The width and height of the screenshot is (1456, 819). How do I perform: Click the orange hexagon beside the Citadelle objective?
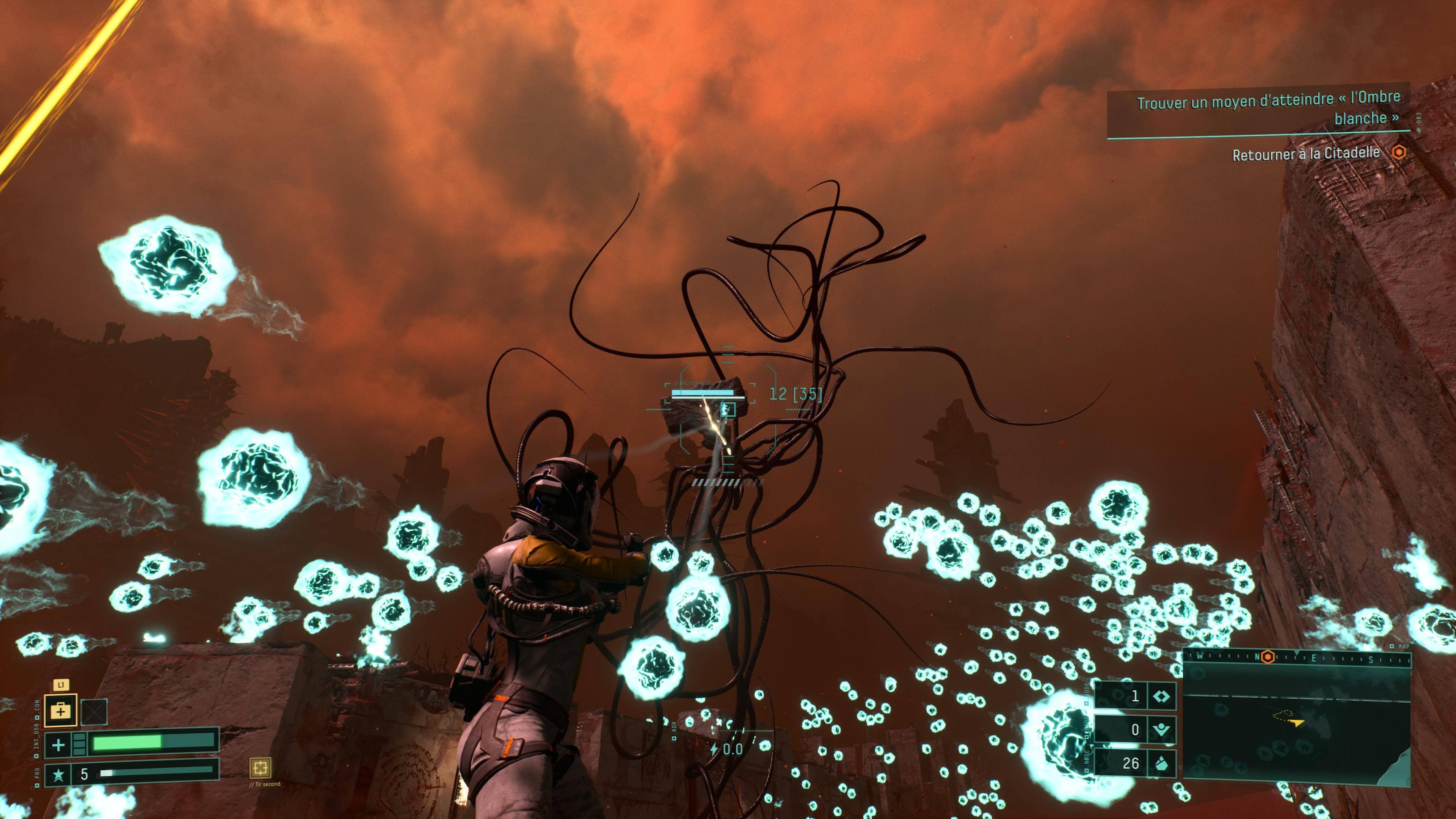click(1399, 152)
